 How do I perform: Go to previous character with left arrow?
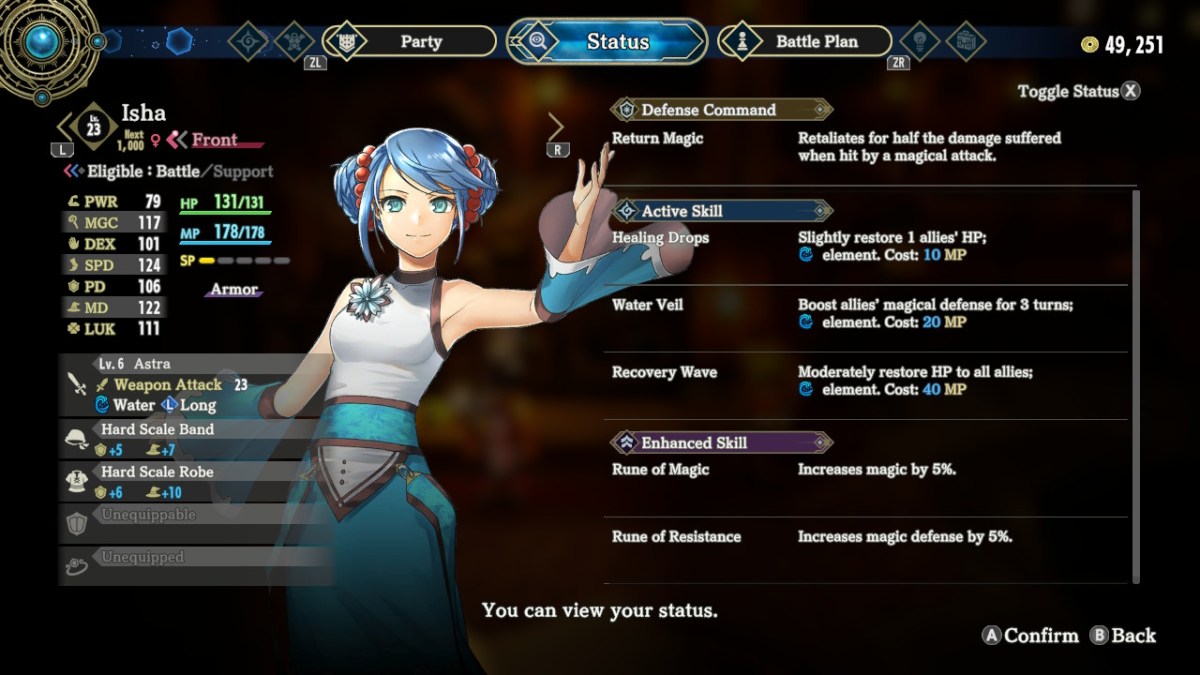(x=63, y=127)
